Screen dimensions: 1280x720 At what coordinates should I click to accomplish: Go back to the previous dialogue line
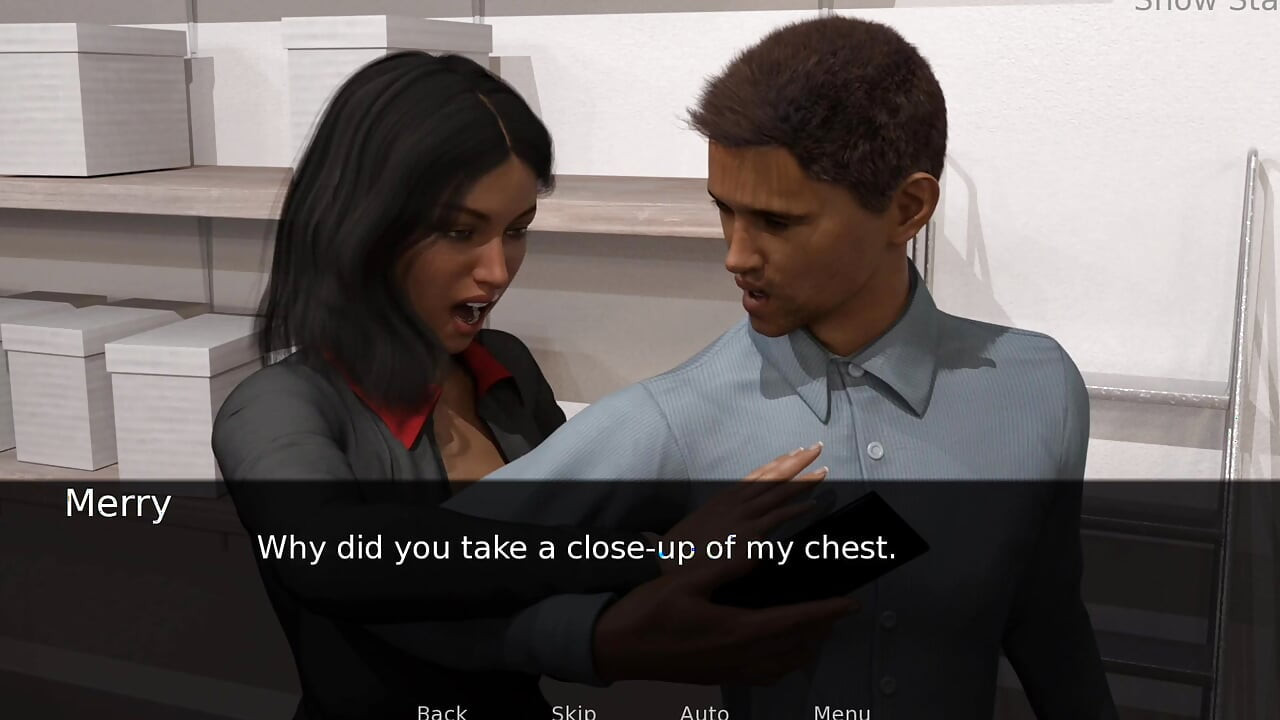pos(441,712)
